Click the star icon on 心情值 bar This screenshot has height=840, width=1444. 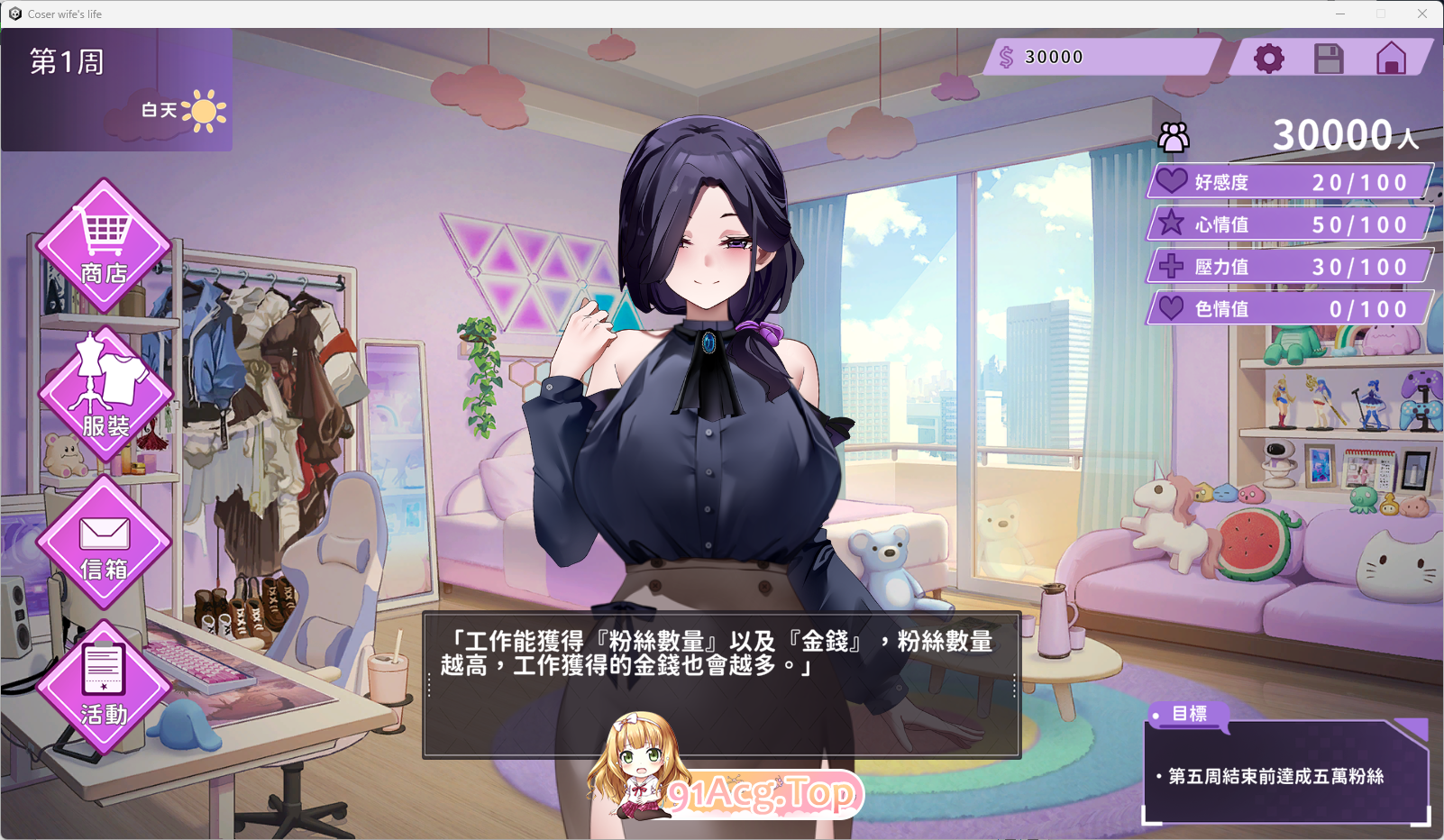click(1172, 224)
